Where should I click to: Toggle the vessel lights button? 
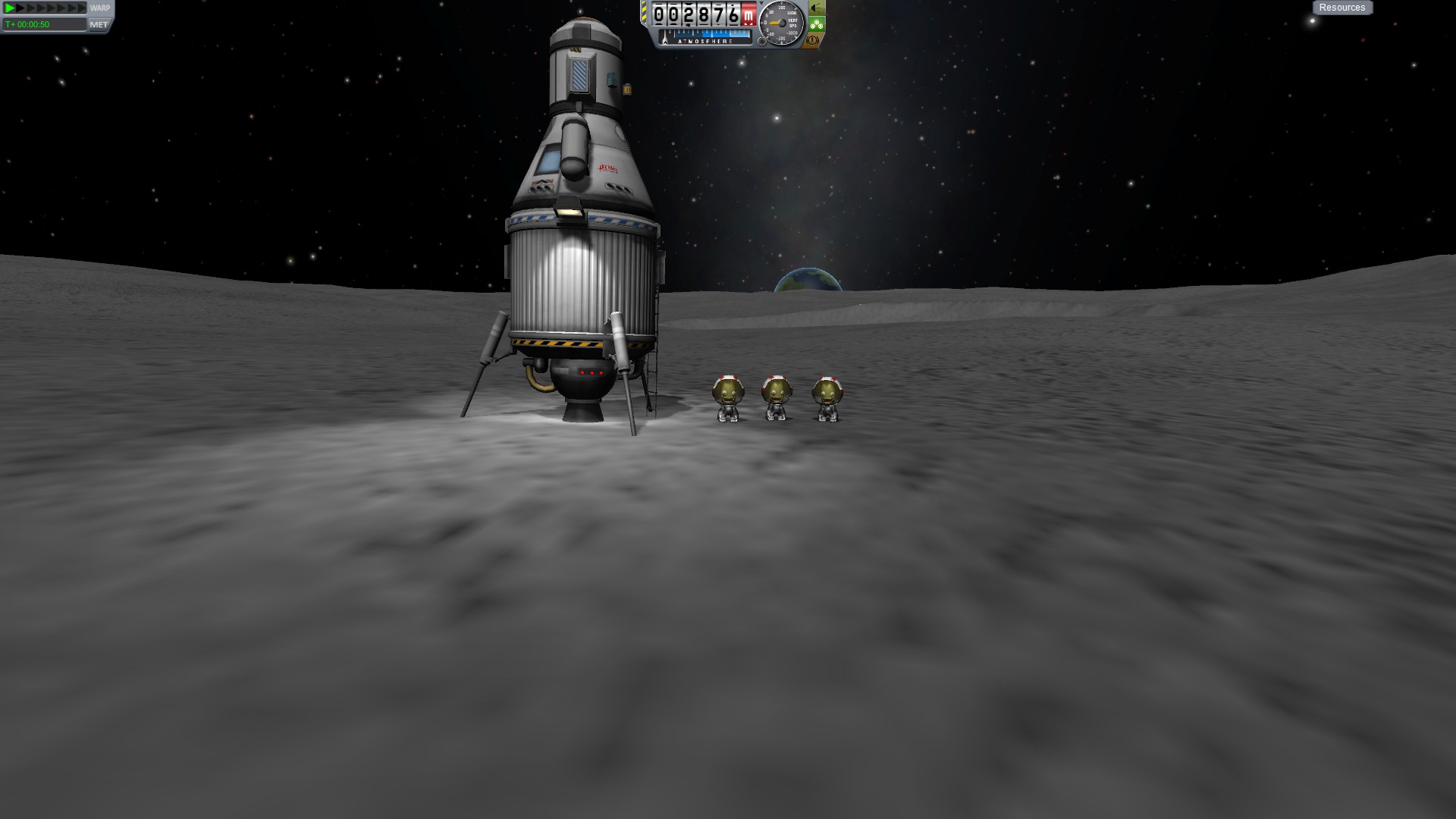pyautogui.click(x=816, y=8)
